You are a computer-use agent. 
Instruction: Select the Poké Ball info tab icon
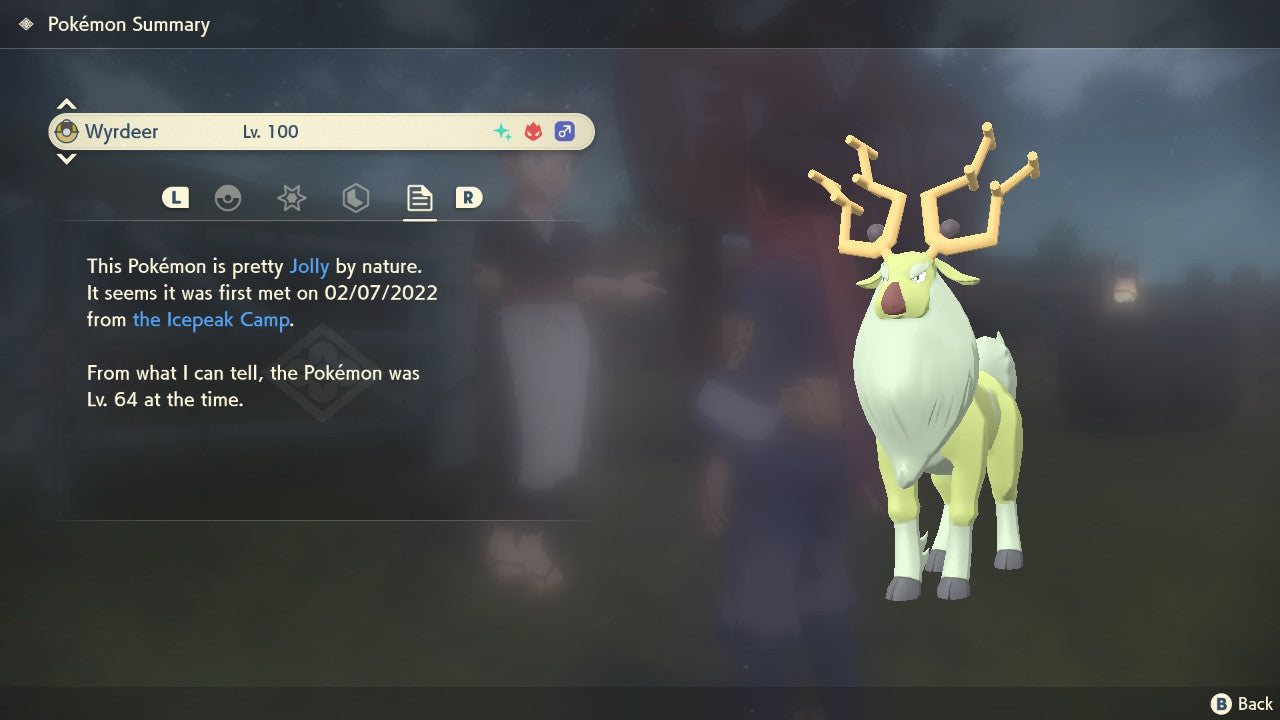click(229, 197)
